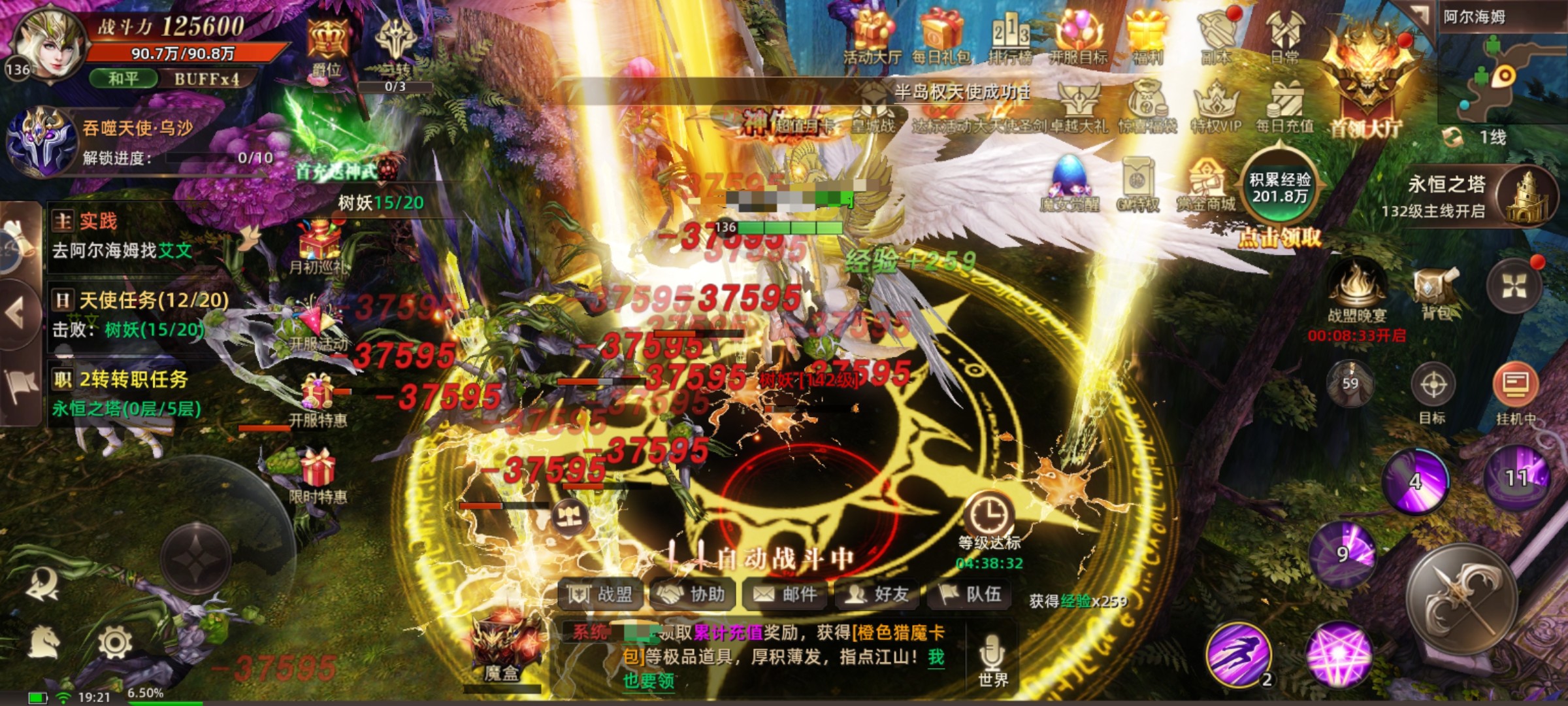Expand the 主 quest 实践 entry
The width and height of the screenshot is (1568, 706).
pyautogui.click(x=98, y=222)
